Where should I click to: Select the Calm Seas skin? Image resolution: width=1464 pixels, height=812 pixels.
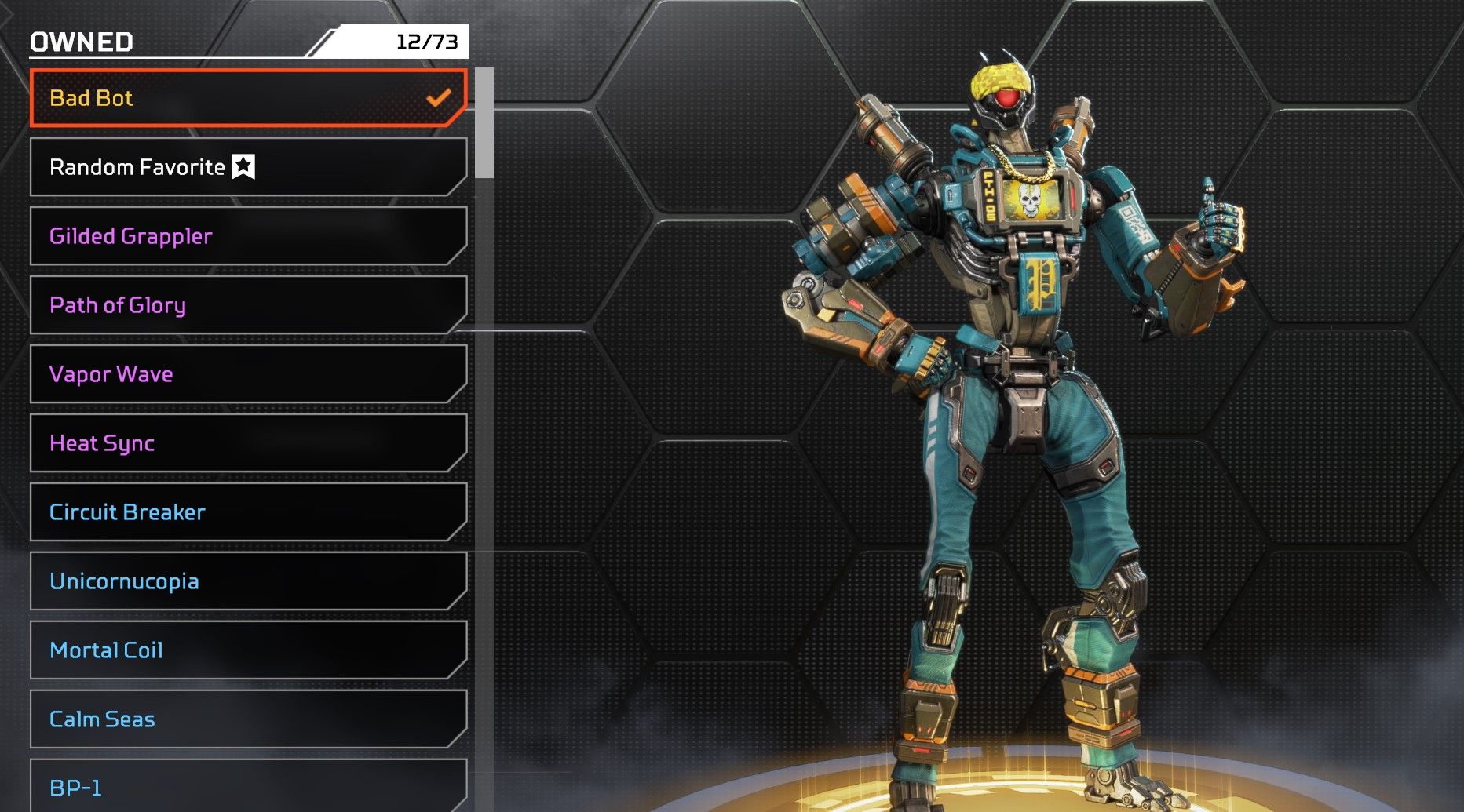coord(248,719)
